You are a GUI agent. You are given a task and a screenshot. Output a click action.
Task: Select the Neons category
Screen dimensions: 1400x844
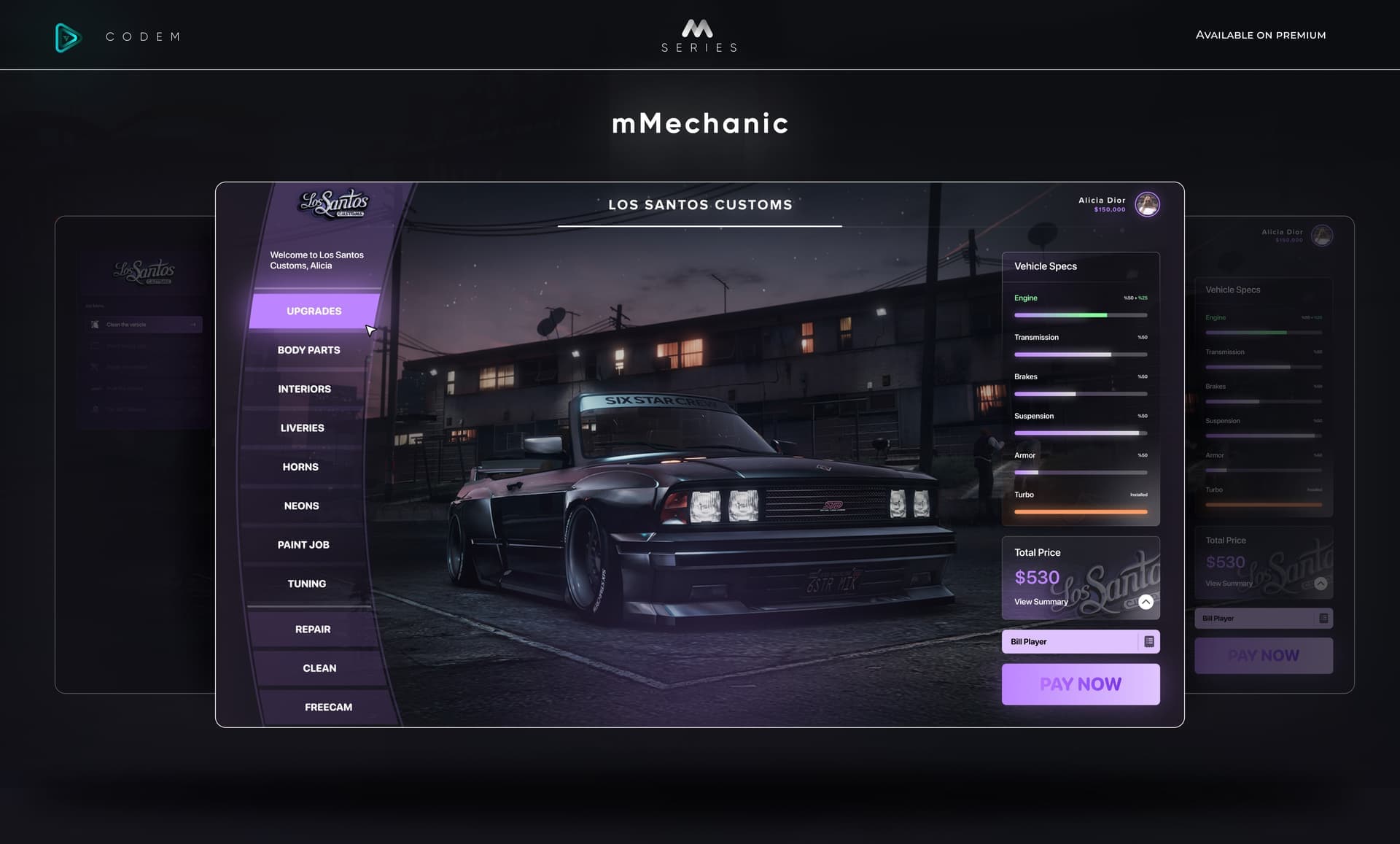(x=300, y=506)
